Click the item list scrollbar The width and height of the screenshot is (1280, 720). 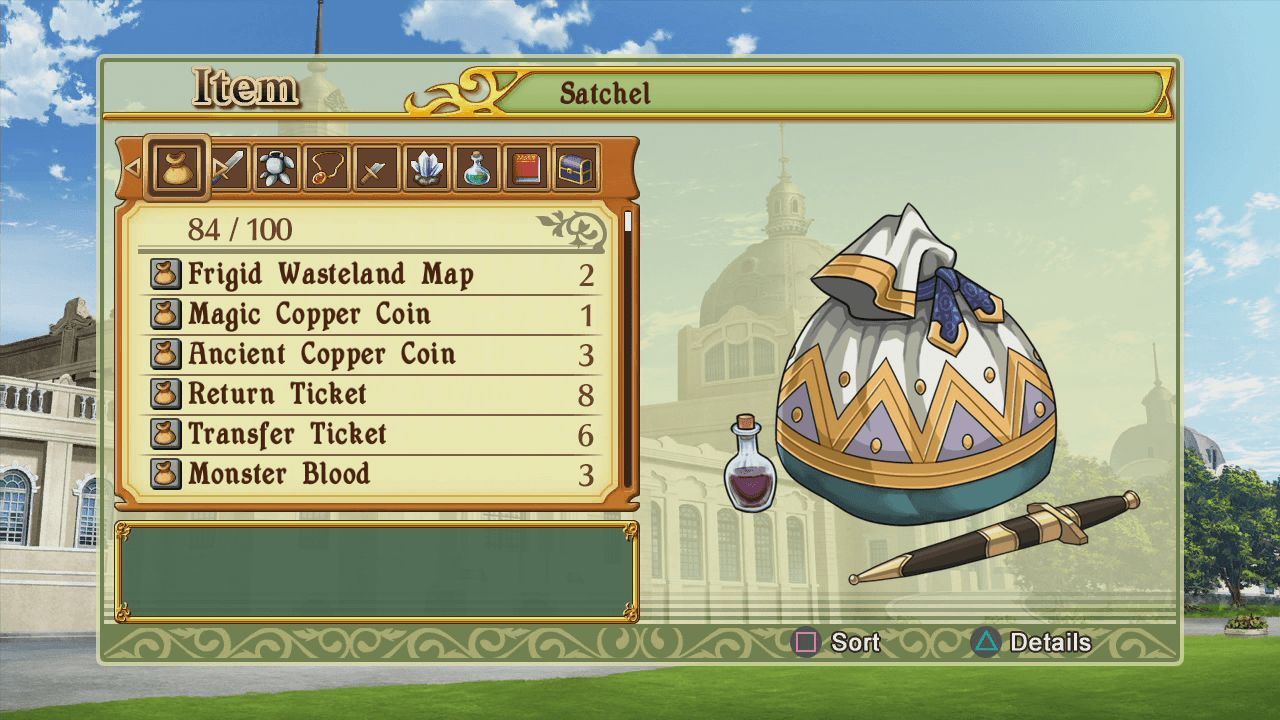click(628, 350)
